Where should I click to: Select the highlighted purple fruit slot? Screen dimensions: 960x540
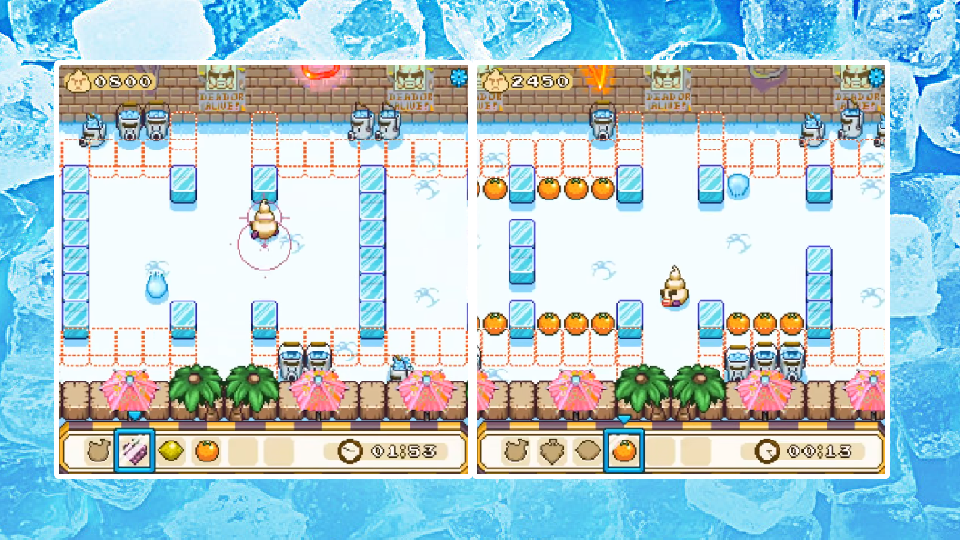[x=133, y=451]
